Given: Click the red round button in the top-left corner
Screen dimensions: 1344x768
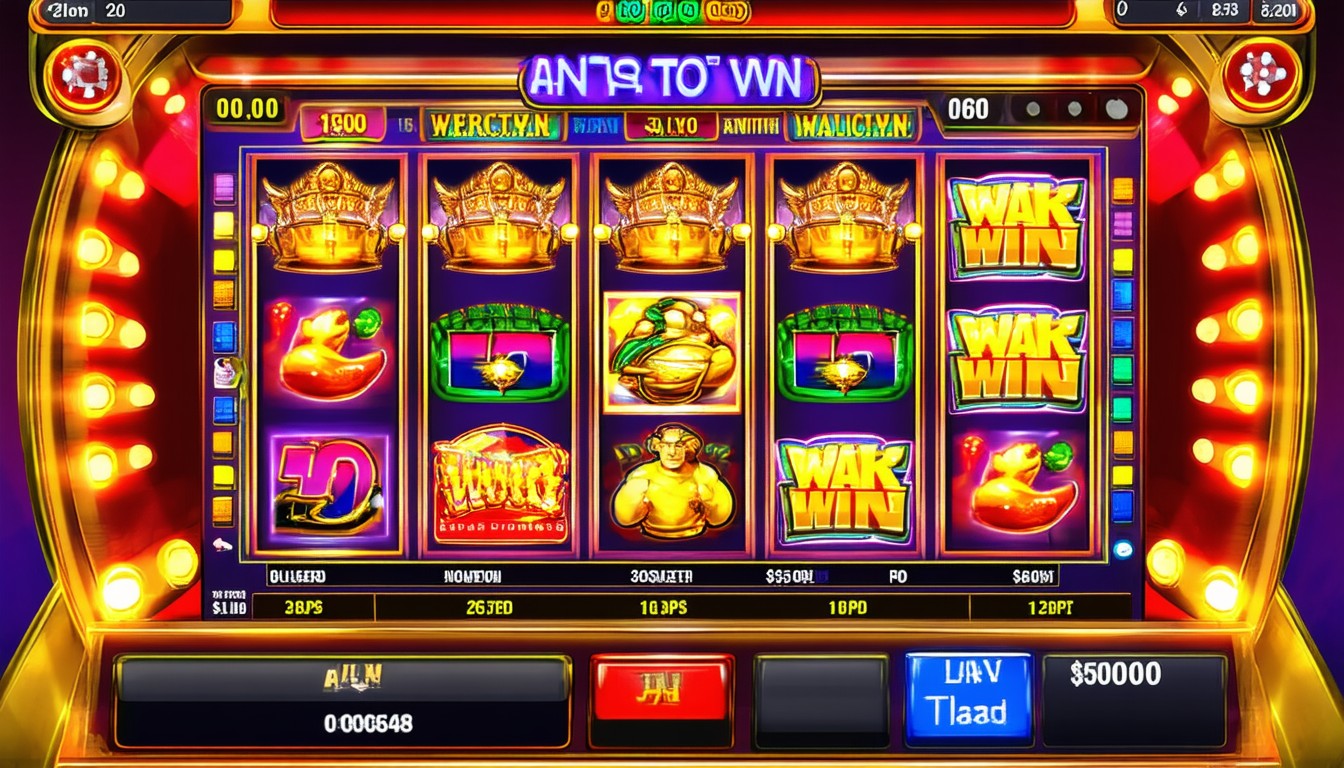Looking at the screenshot, I should coord(86,75).
